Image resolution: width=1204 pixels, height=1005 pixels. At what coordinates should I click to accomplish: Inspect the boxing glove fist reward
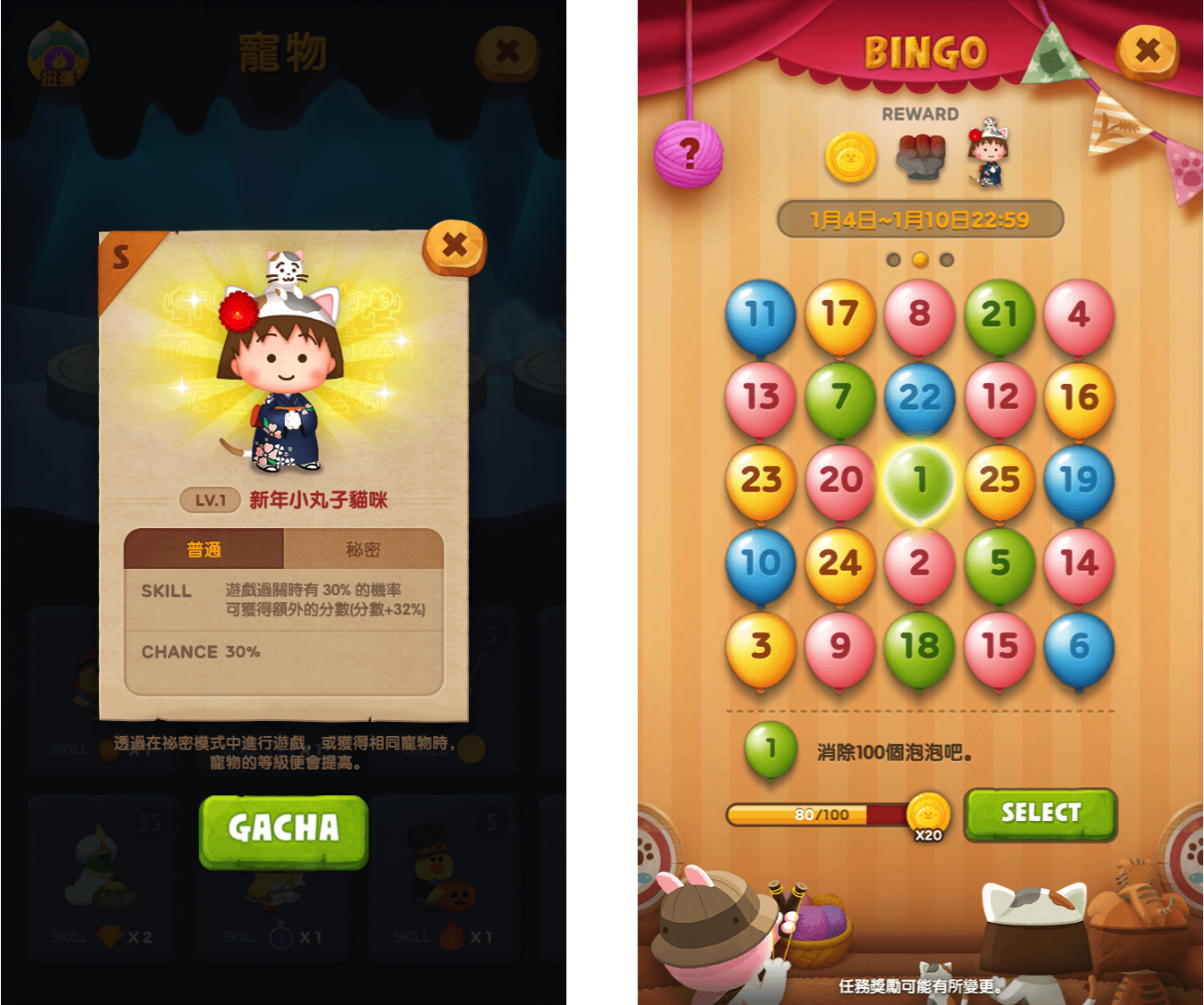(x=921, y=157)
